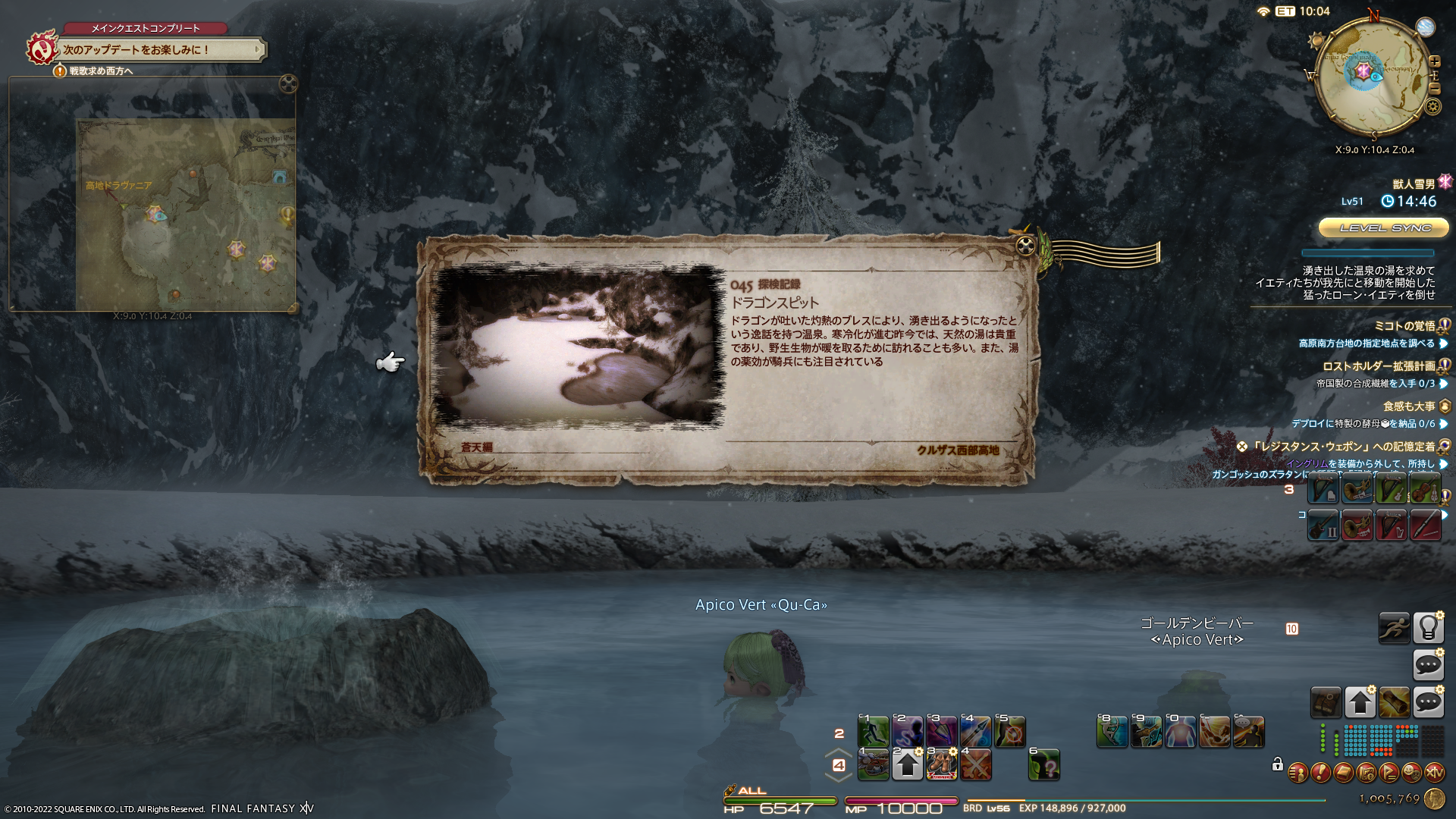Select the violin instrument icon

[1425, 491]
